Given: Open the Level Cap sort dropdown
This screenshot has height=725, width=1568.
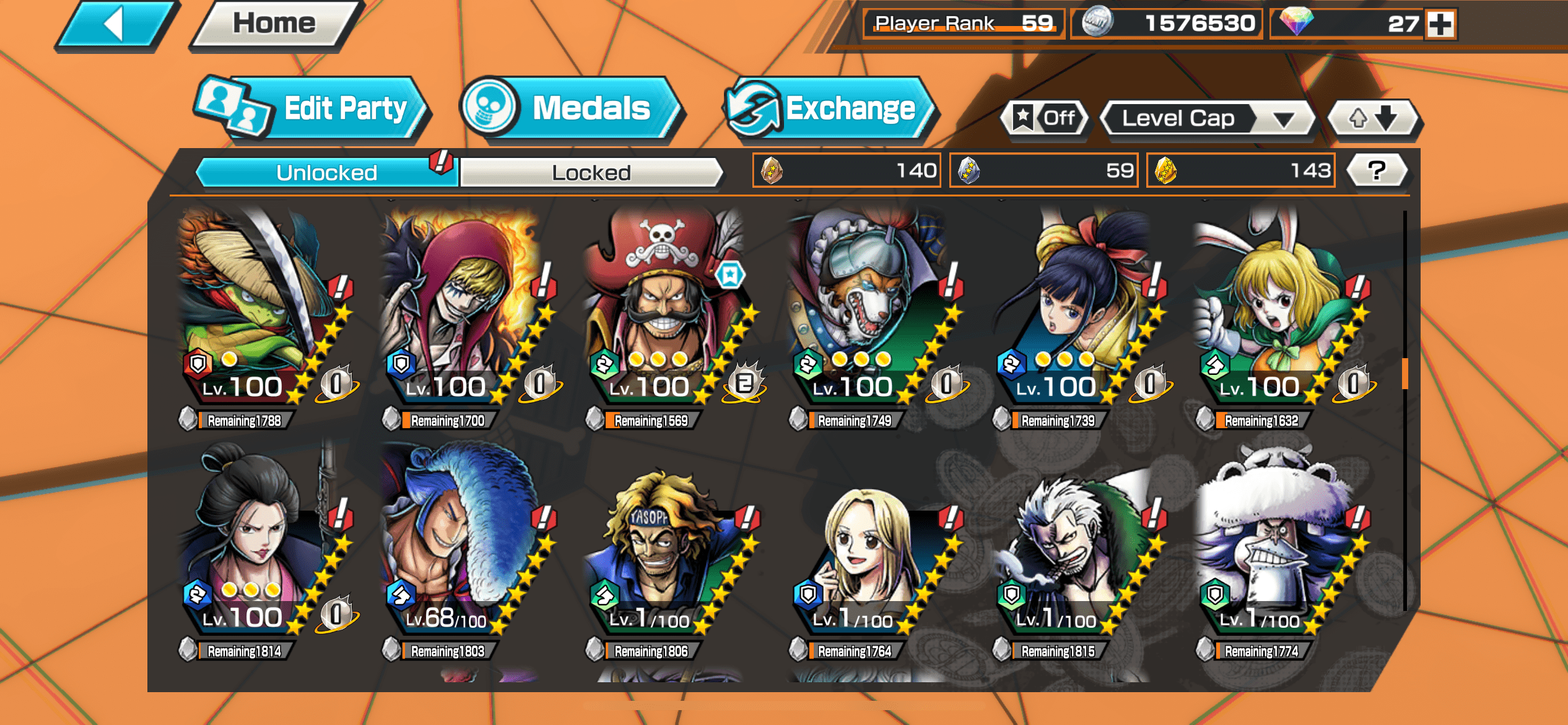Looking at the screenshot, I should click(x=1206, y=118).
